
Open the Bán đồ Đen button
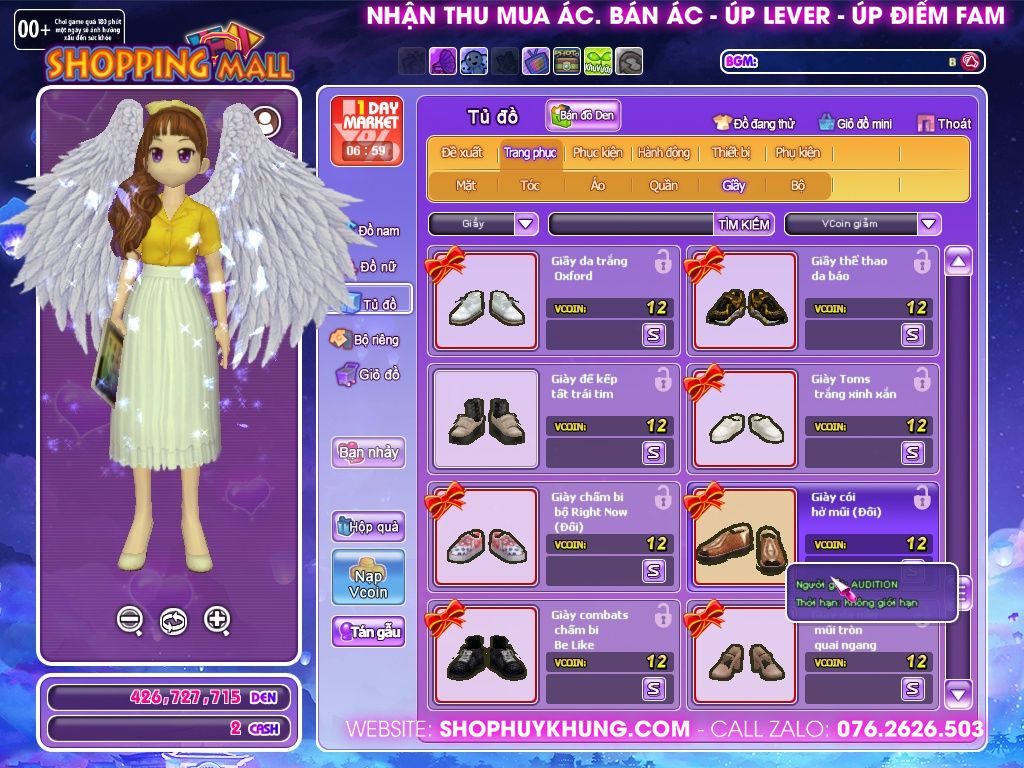[584, 116]
